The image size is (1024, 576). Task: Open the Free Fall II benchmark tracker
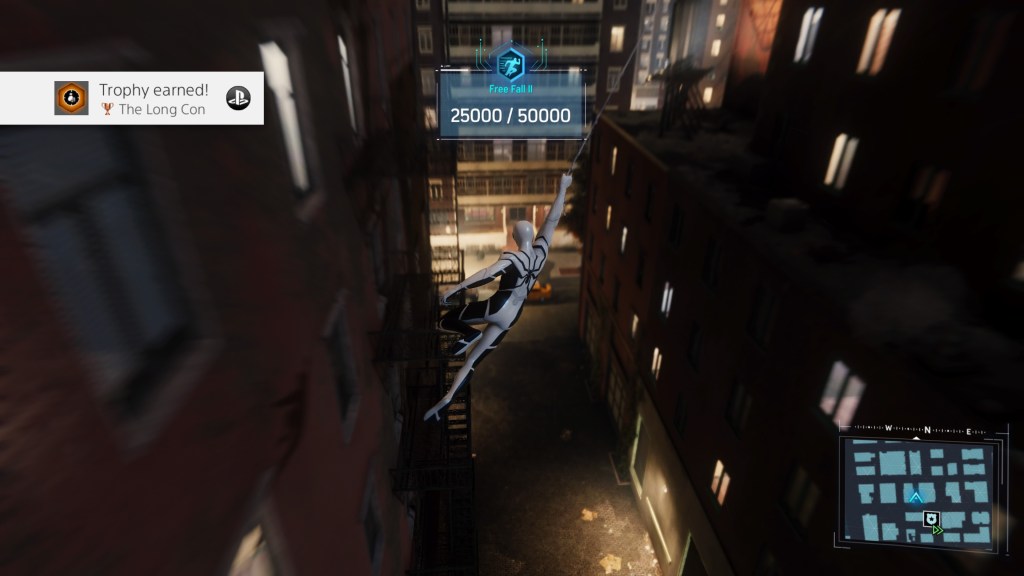click(510, 99)
